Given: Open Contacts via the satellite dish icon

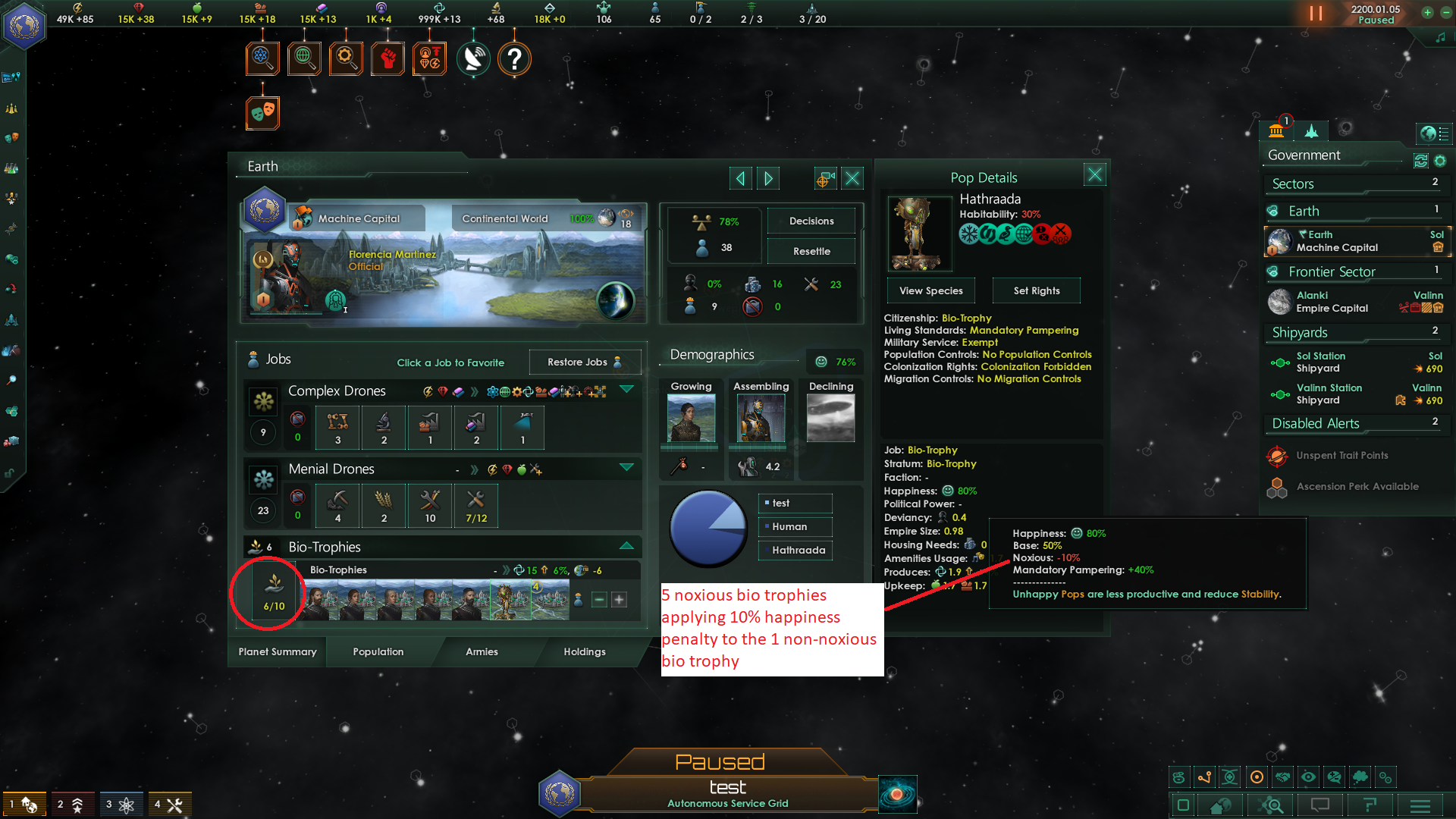Looking at the screenshot, I should click(x=473, y=58).
